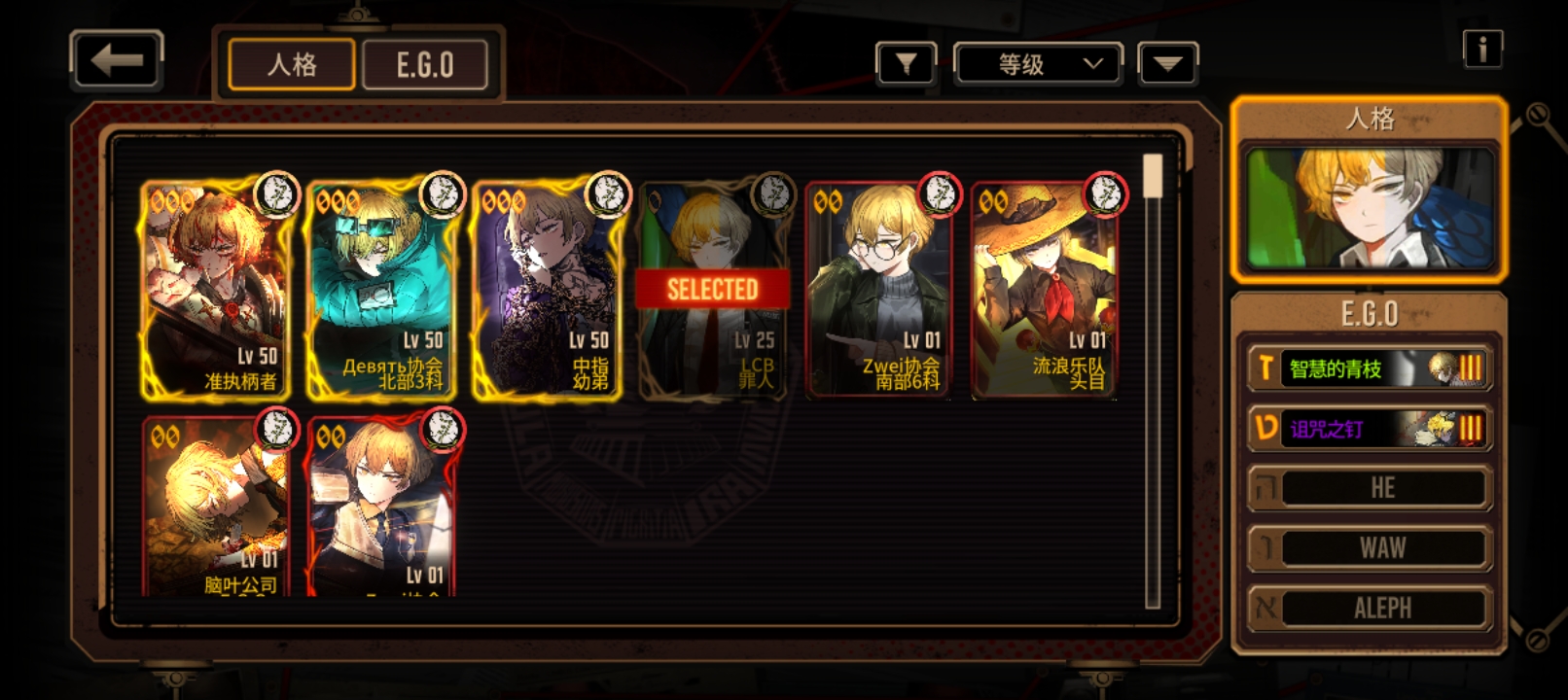Switch to the E.G.O tab
This screenshot has width=1568, height=700.
click(425, 65)
